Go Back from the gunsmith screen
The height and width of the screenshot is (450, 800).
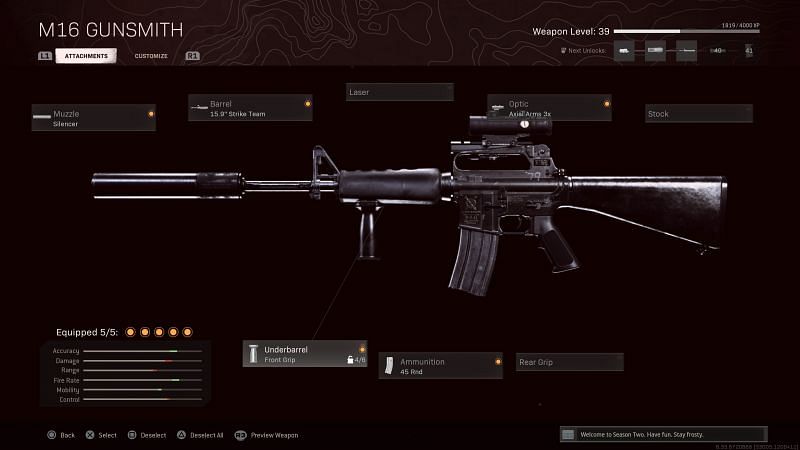(x=61, y=435)
